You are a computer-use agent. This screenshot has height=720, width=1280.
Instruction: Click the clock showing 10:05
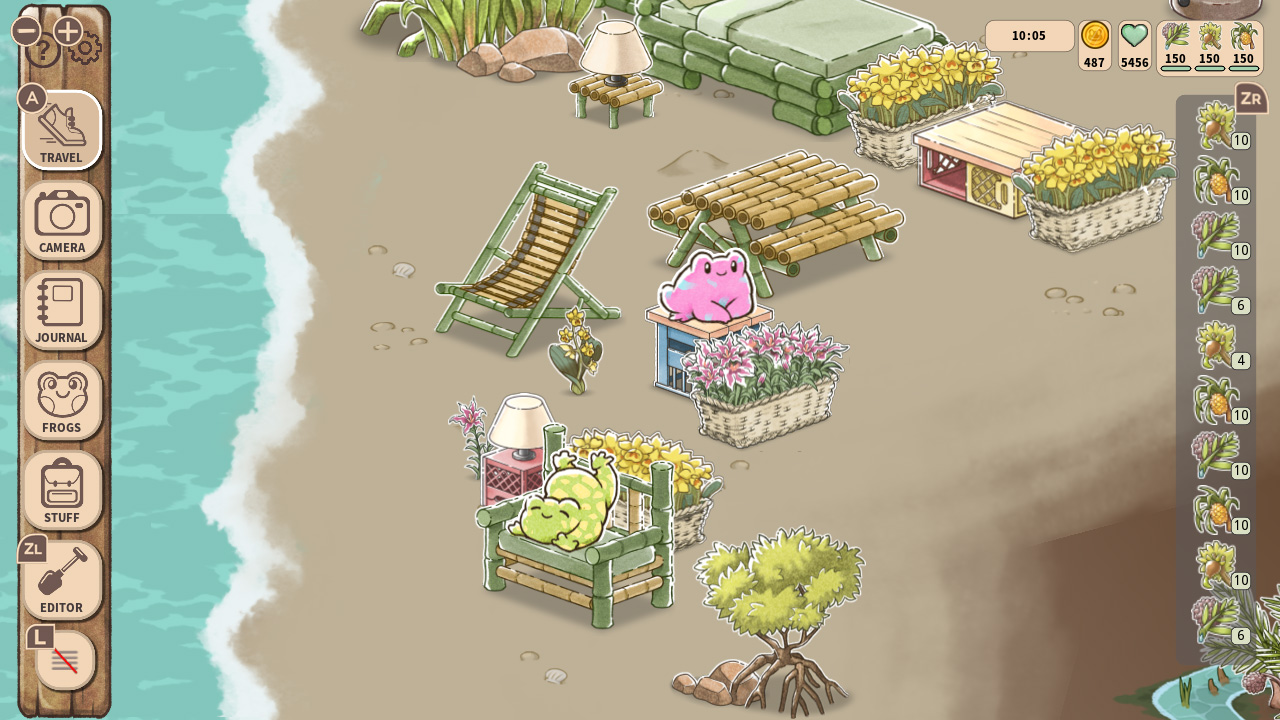point(1029,36)
